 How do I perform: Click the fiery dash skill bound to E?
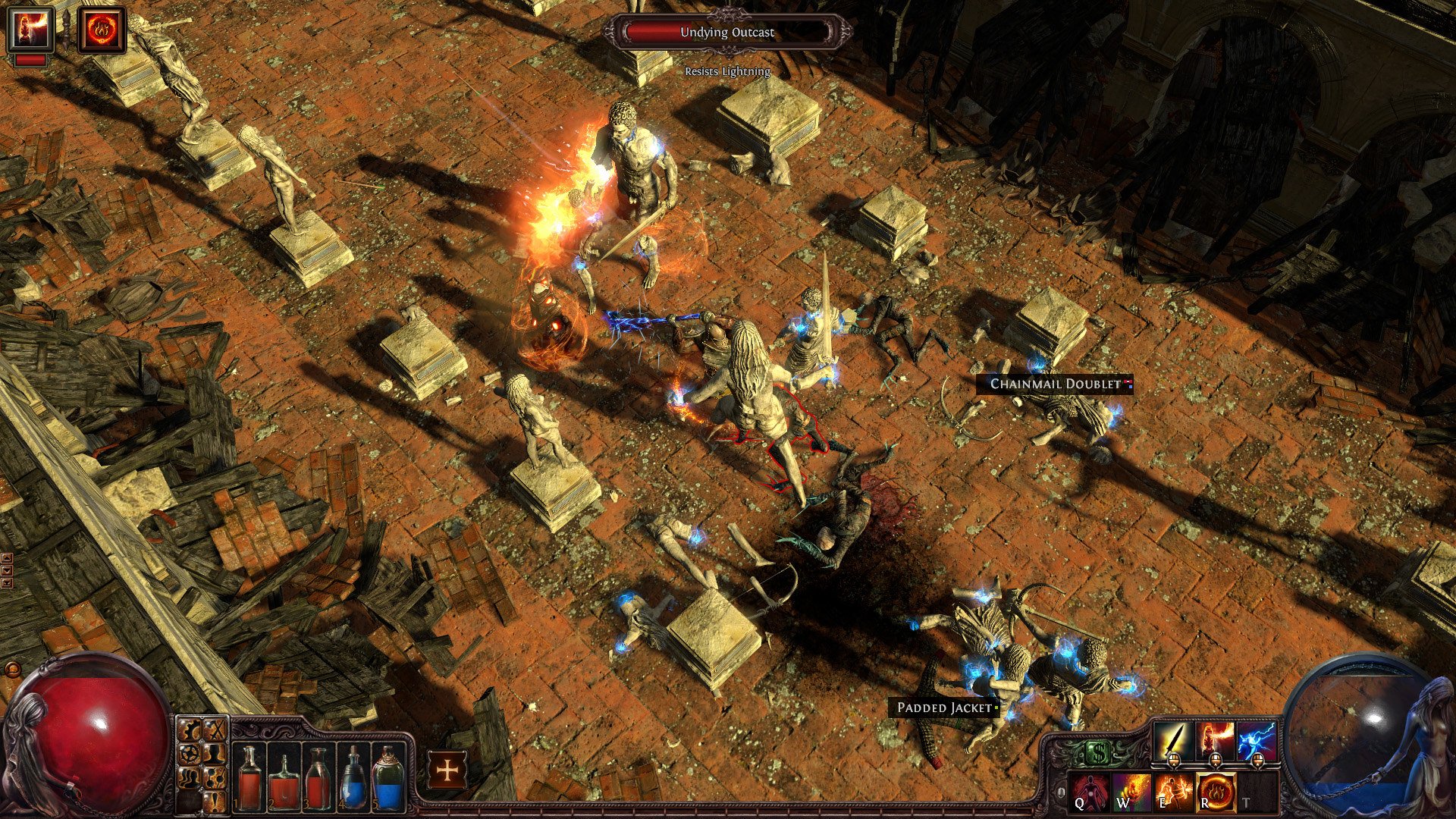tap(1173, 793)
